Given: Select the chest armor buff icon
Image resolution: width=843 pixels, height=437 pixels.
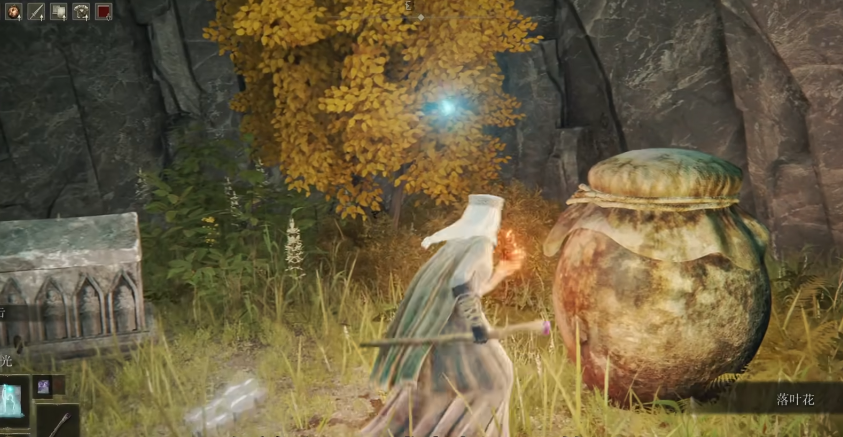Looking at the screenshot, I should click(81, 12).
